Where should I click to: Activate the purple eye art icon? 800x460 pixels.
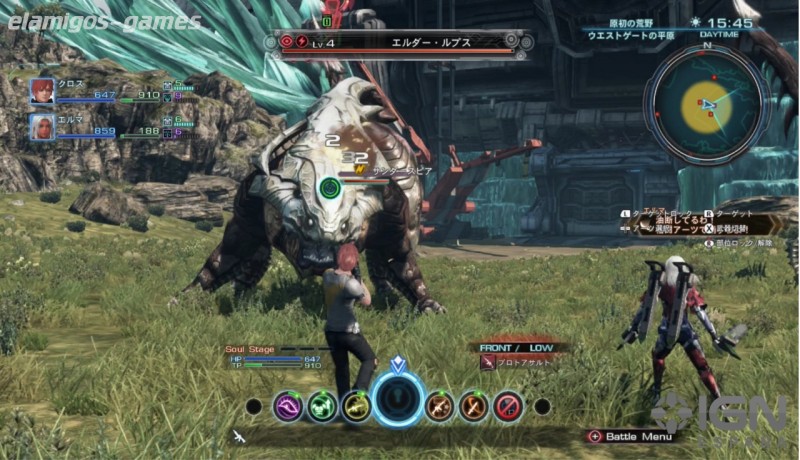pyautogui.click(x=289, y=406)
